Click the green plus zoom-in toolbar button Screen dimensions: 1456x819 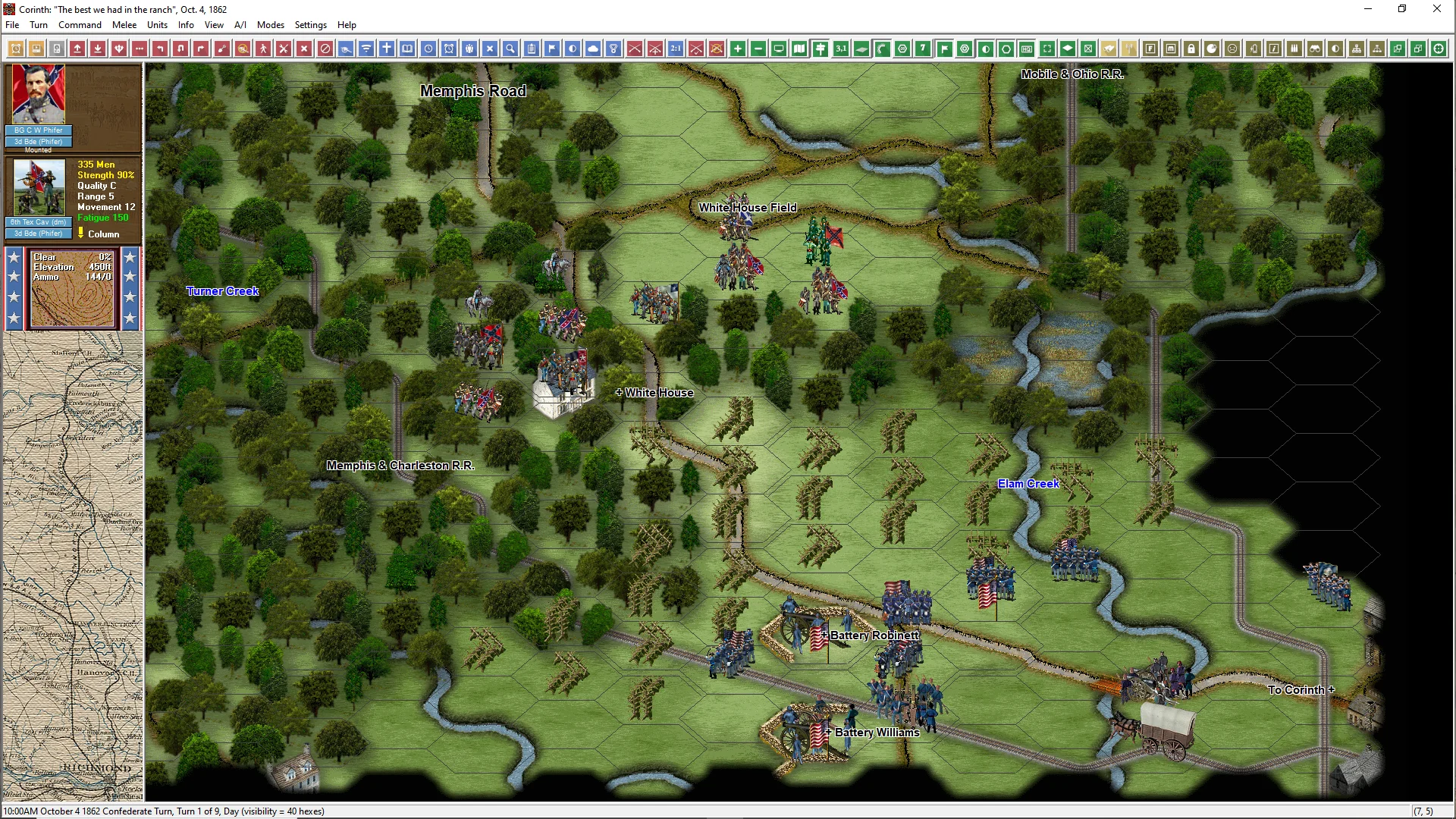(738, 49)
